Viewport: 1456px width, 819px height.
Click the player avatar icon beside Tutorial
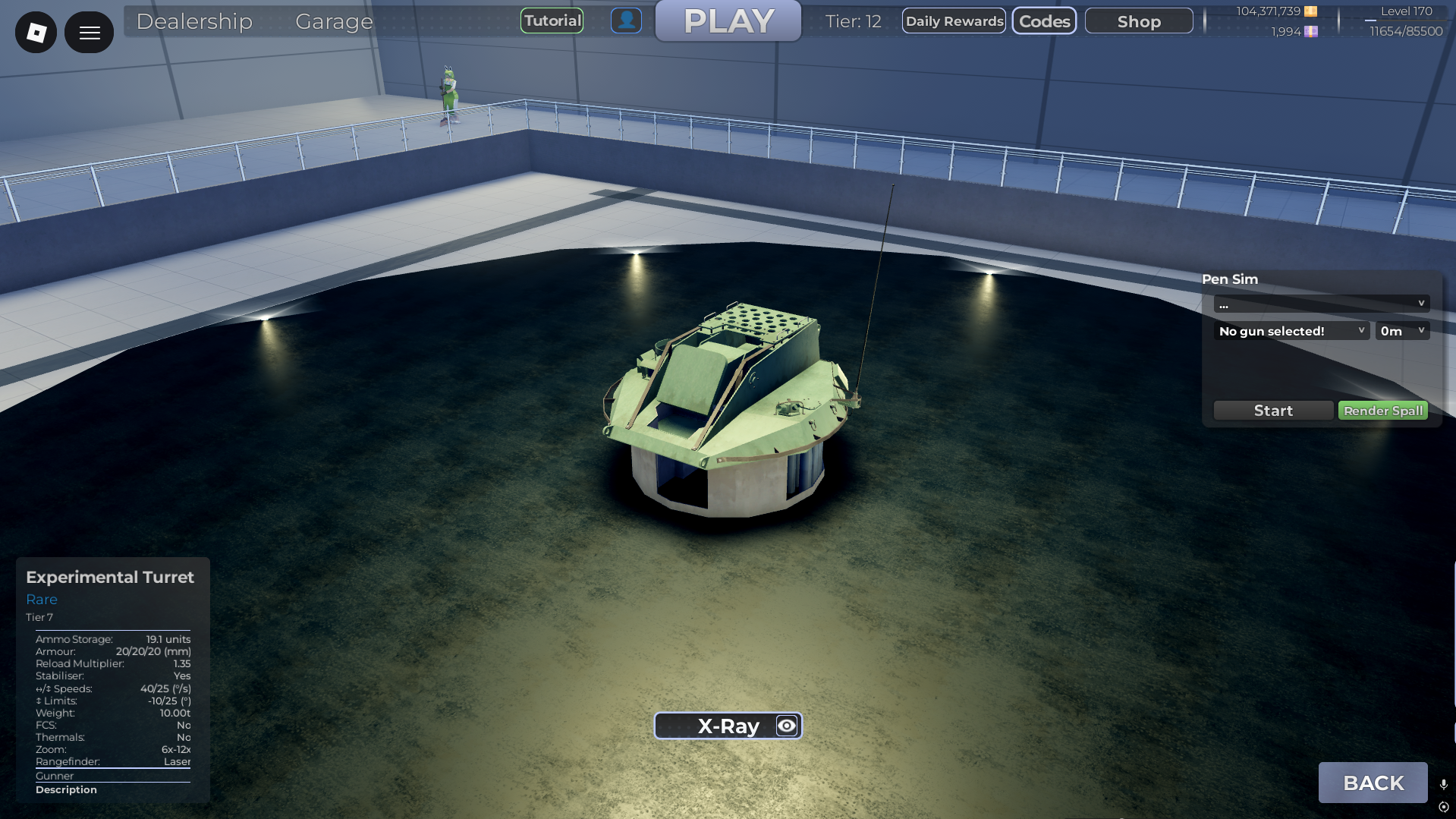[626, 20]
